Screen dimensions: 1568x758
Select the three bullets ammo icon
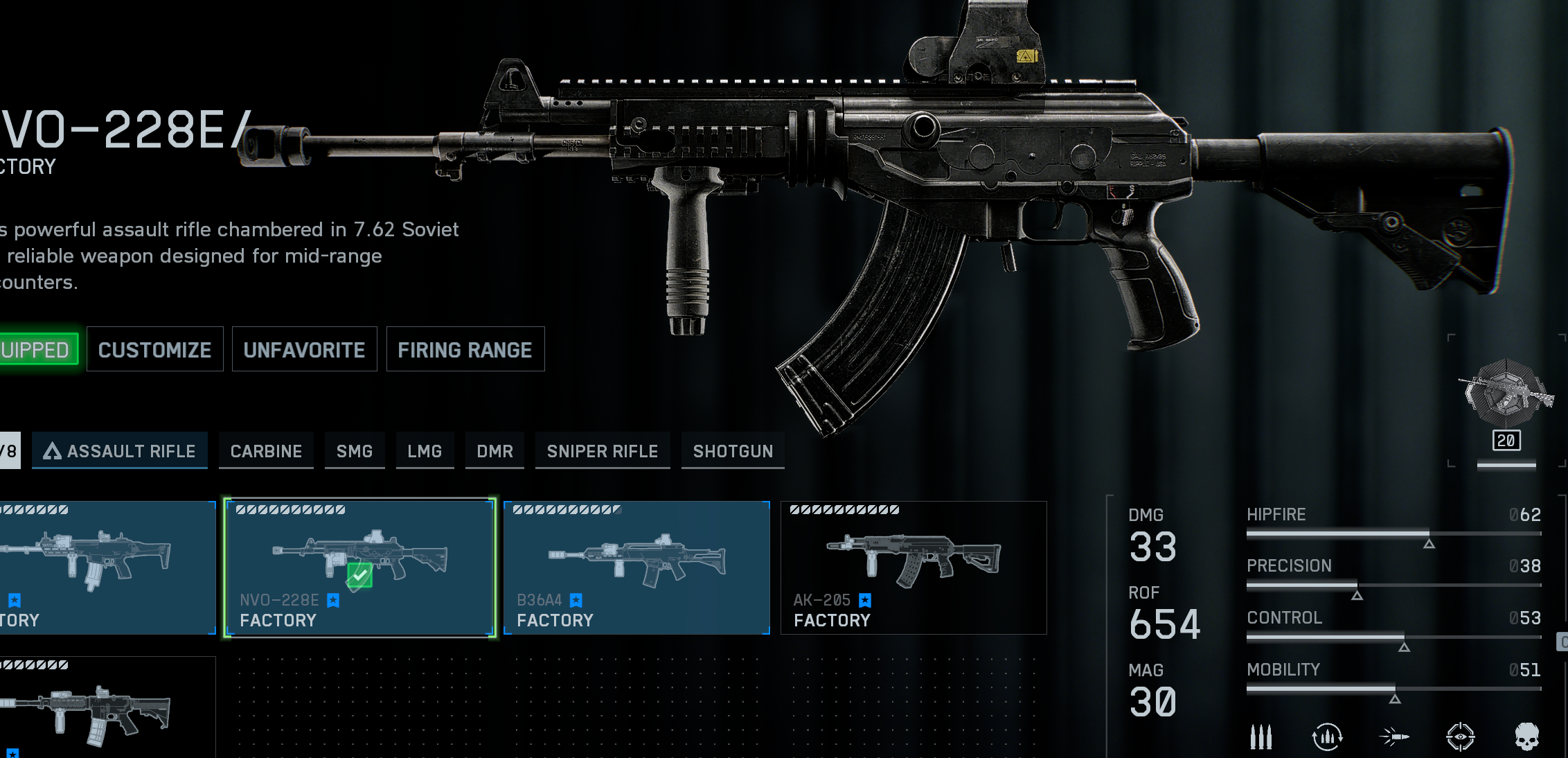1260,737
